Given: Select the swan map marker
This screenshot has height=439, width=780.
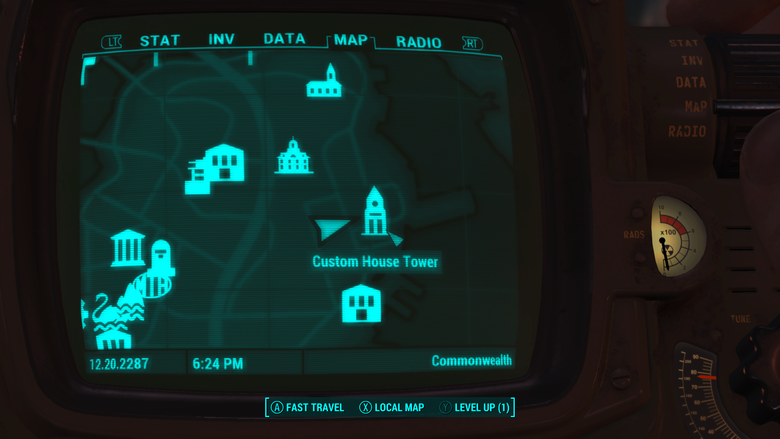Looking at the screenshot, I should (x=104, y=311).
